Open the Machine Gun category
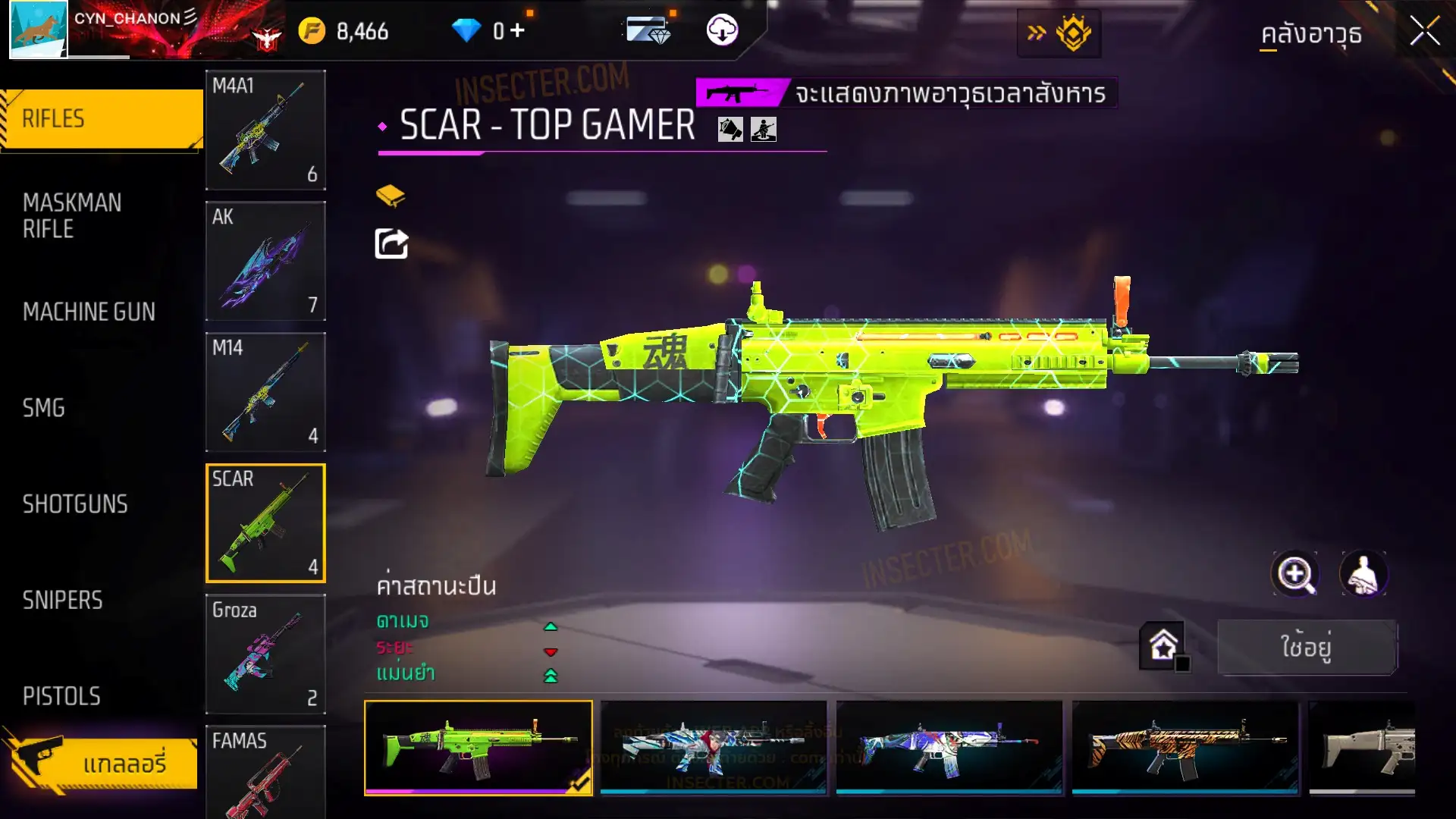The height and width of the screenshot is (819, 1456). (89, 312)
